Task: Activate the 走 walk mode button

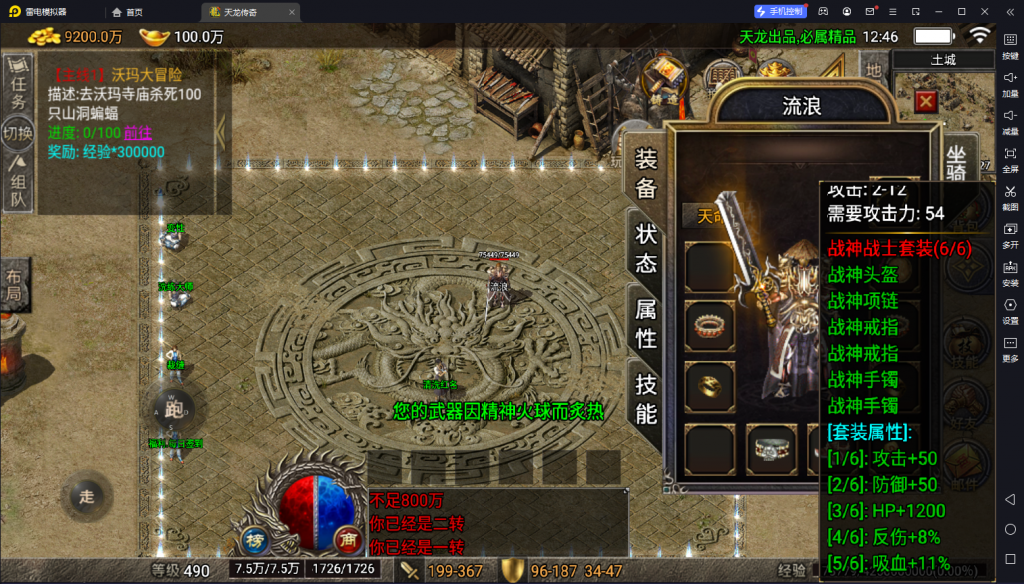Action: click(x=87, y=496)
